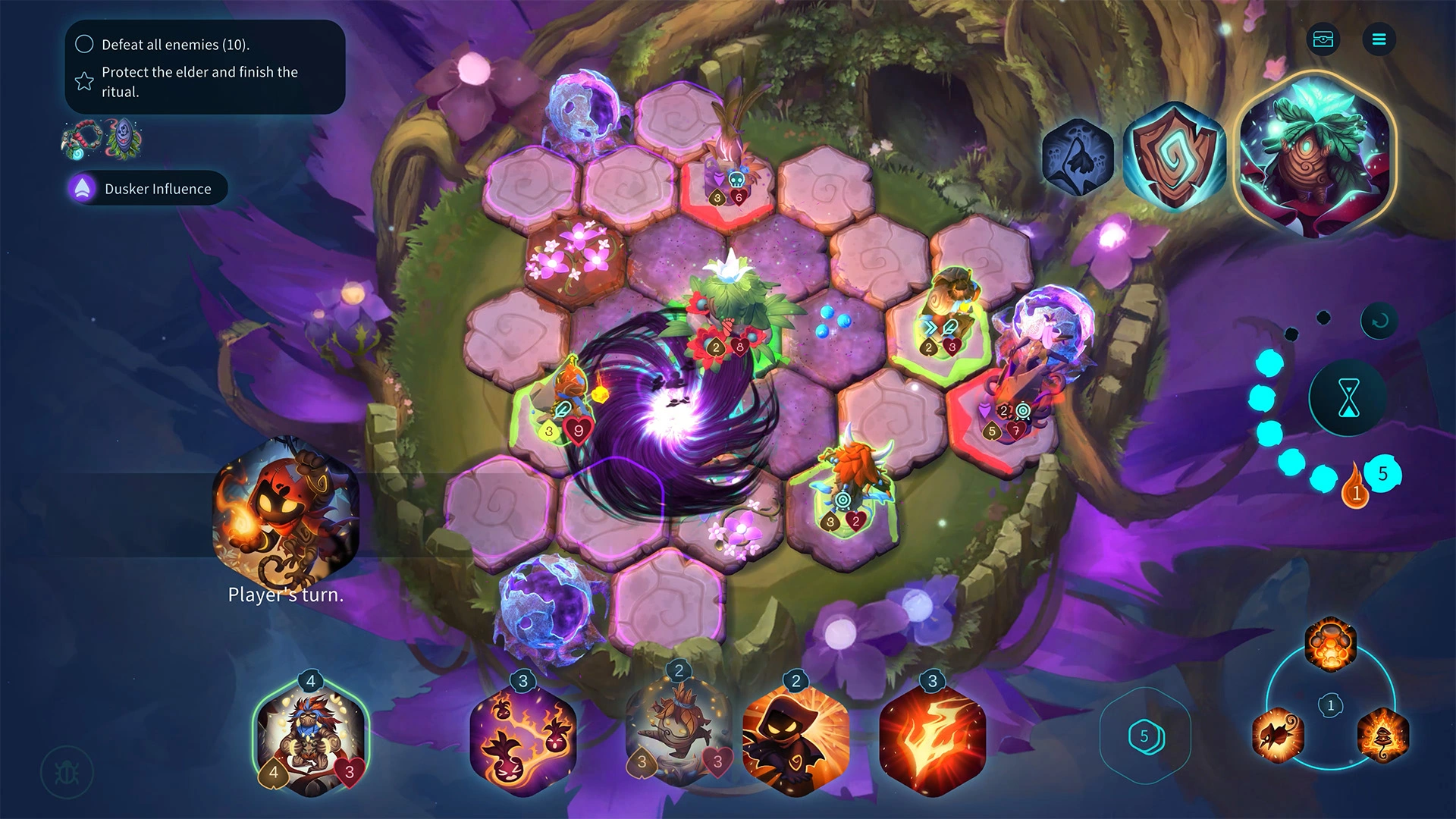Activate the top fire explosion ability
Screen dimensions: 1456x819
pos(1330,645)
